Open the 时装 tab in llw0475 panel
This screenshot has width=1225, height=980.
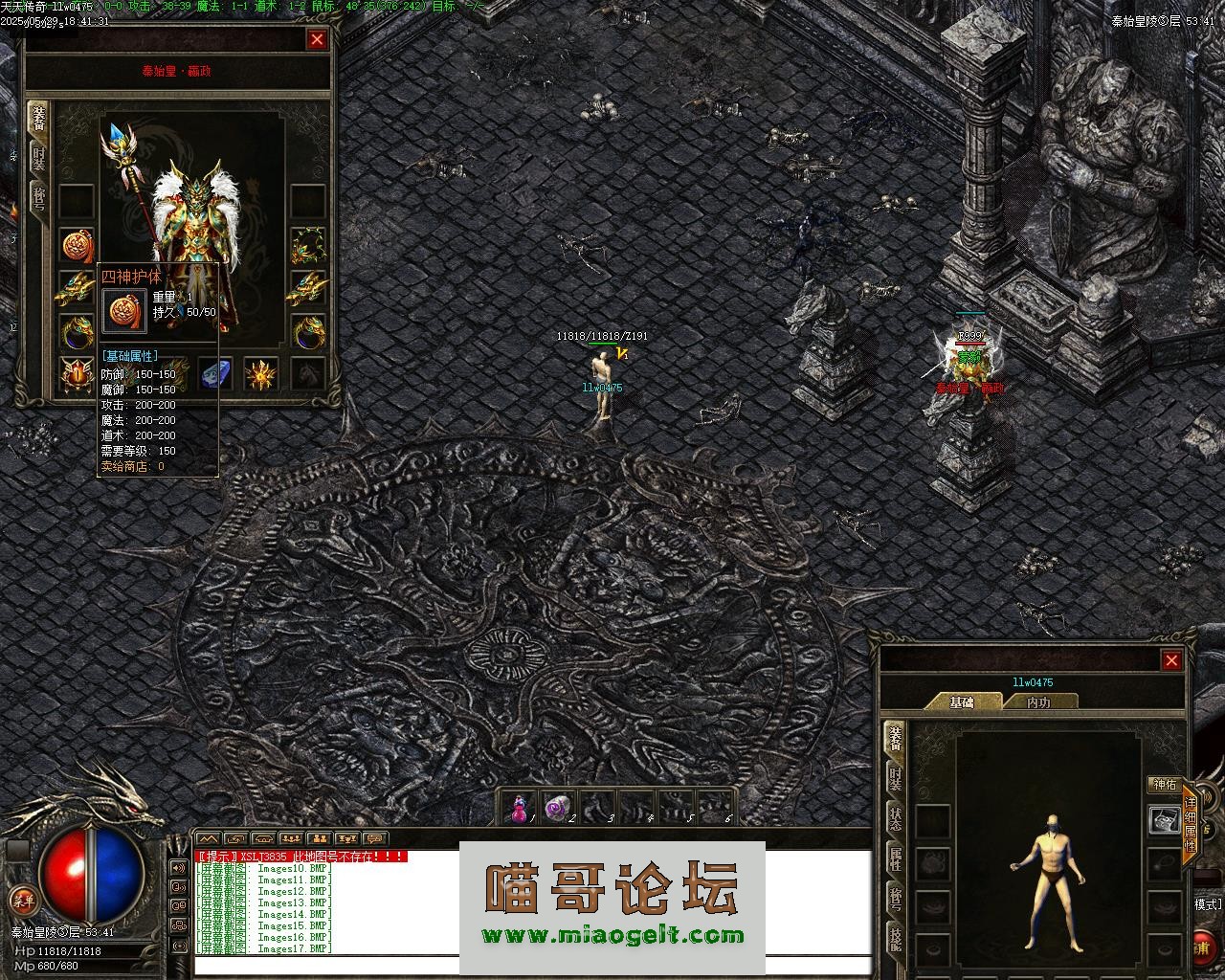click(895, 779)
